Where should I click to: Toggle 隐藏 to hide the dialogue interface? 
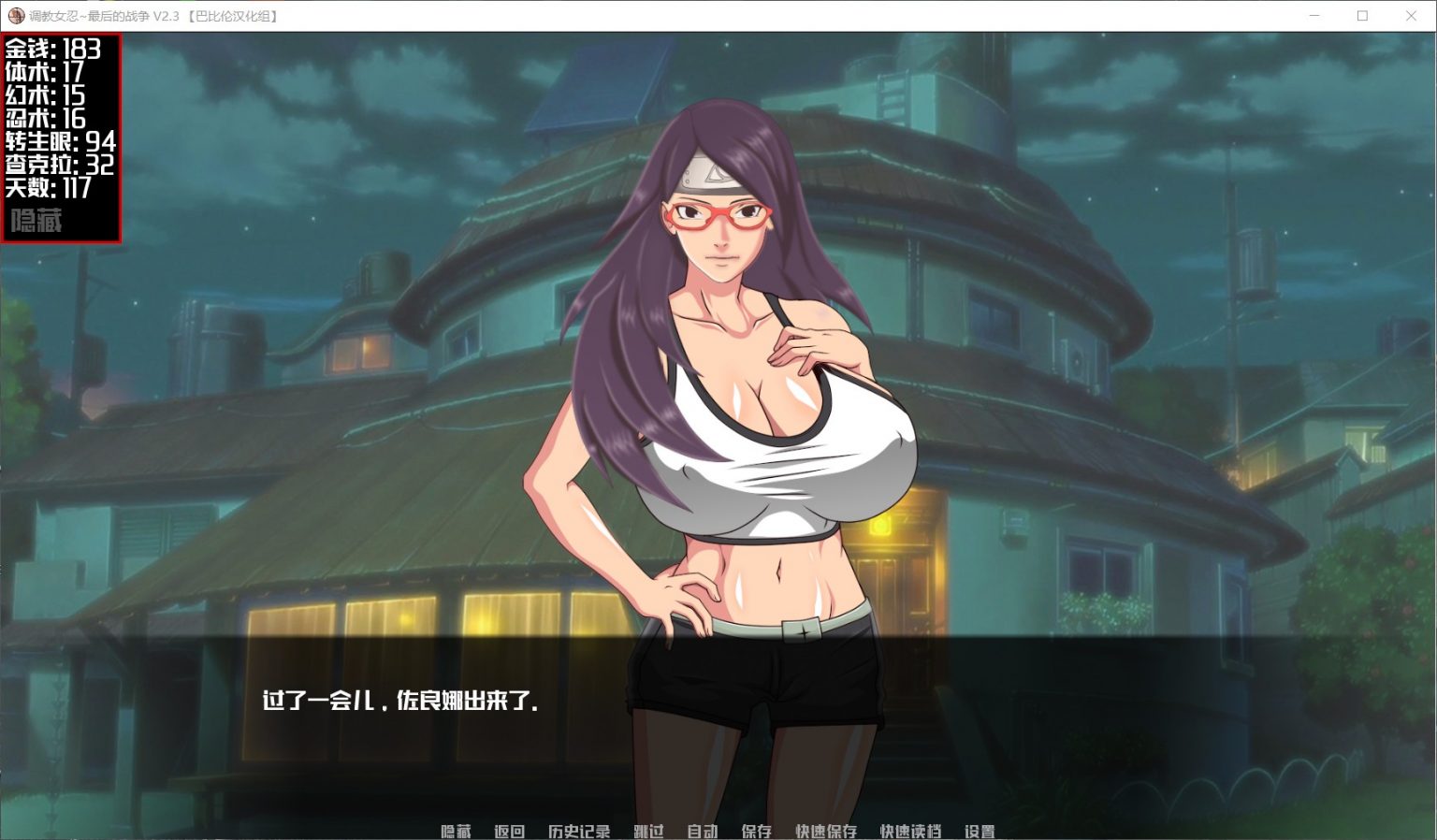(455, 831)
